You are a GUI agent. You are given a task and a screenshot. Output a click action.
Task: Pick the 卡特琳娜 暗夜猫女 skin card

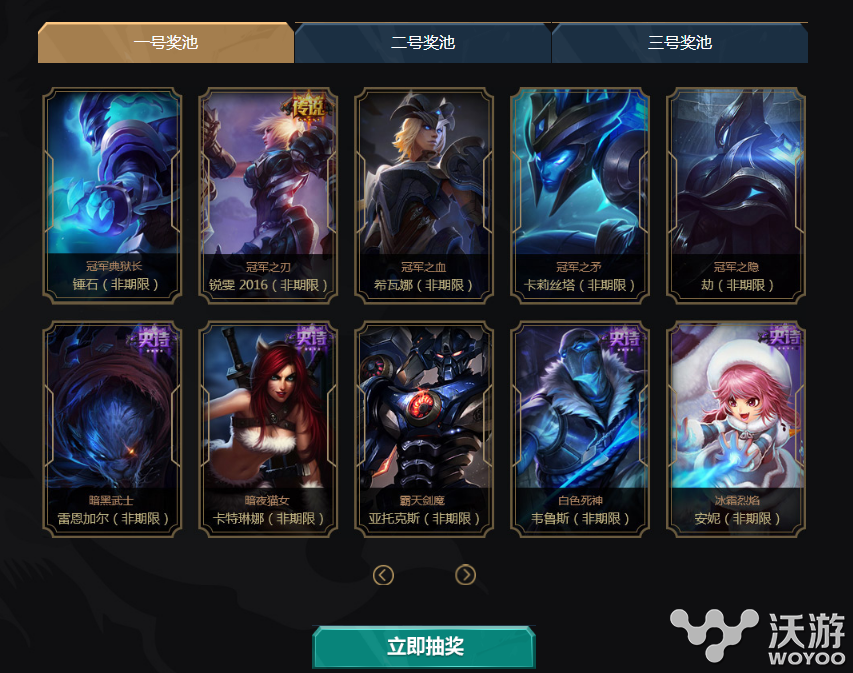tap(268, 429)
